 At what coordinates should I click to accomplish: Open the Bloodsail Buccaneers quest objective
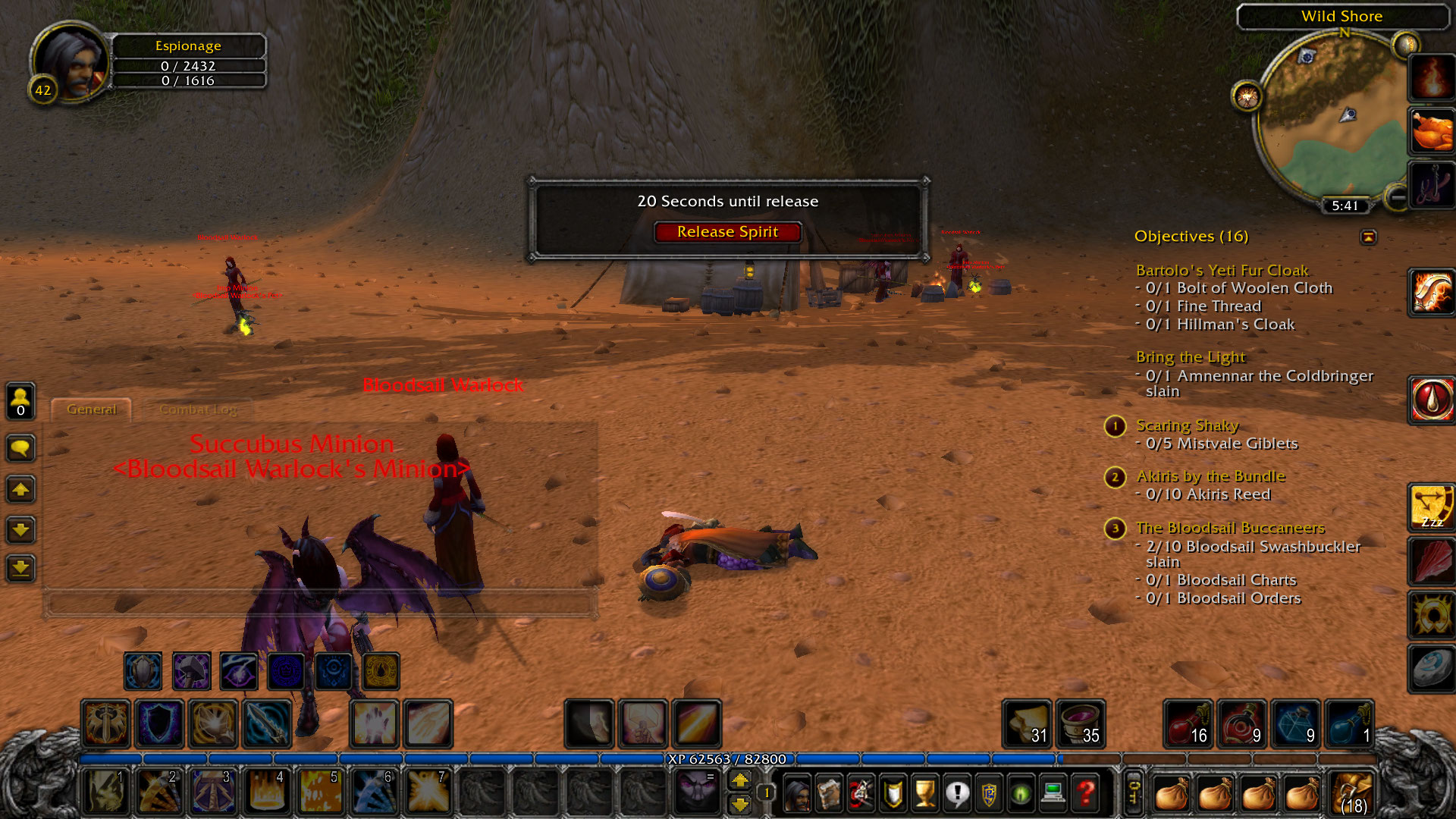click(1229, 528)
